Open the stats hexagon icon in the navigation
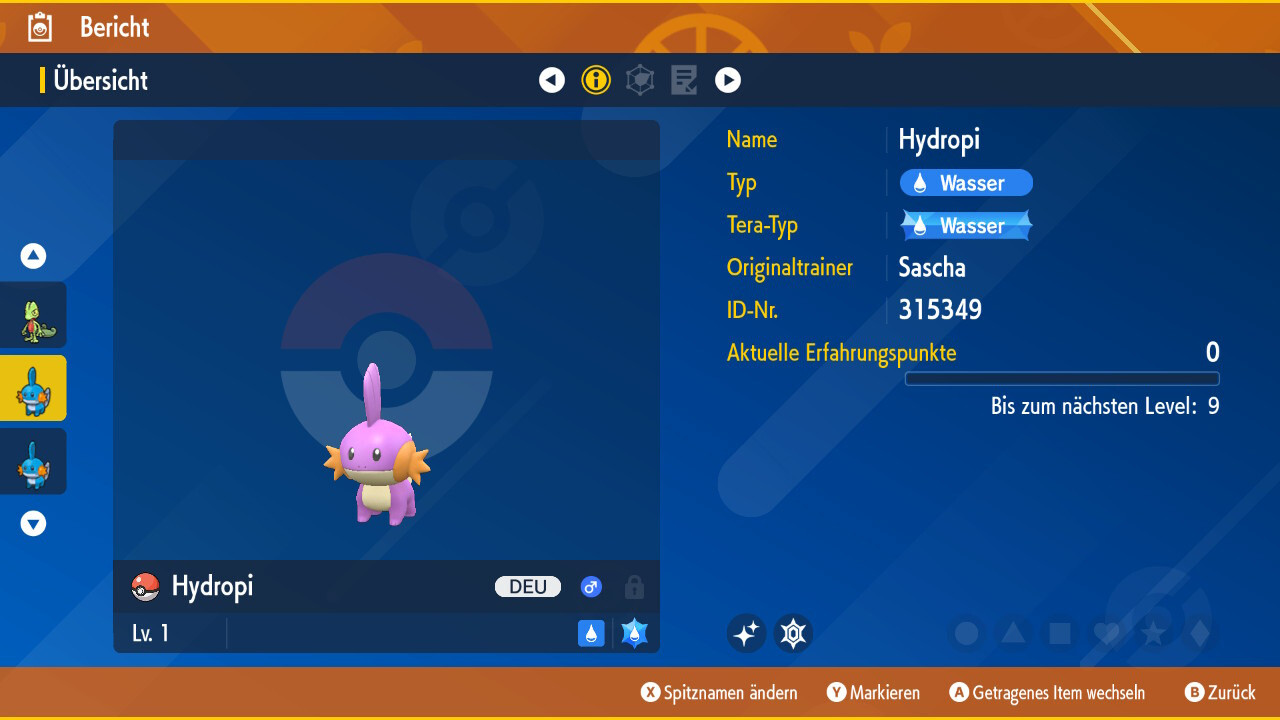 click(x=640, y=80)
